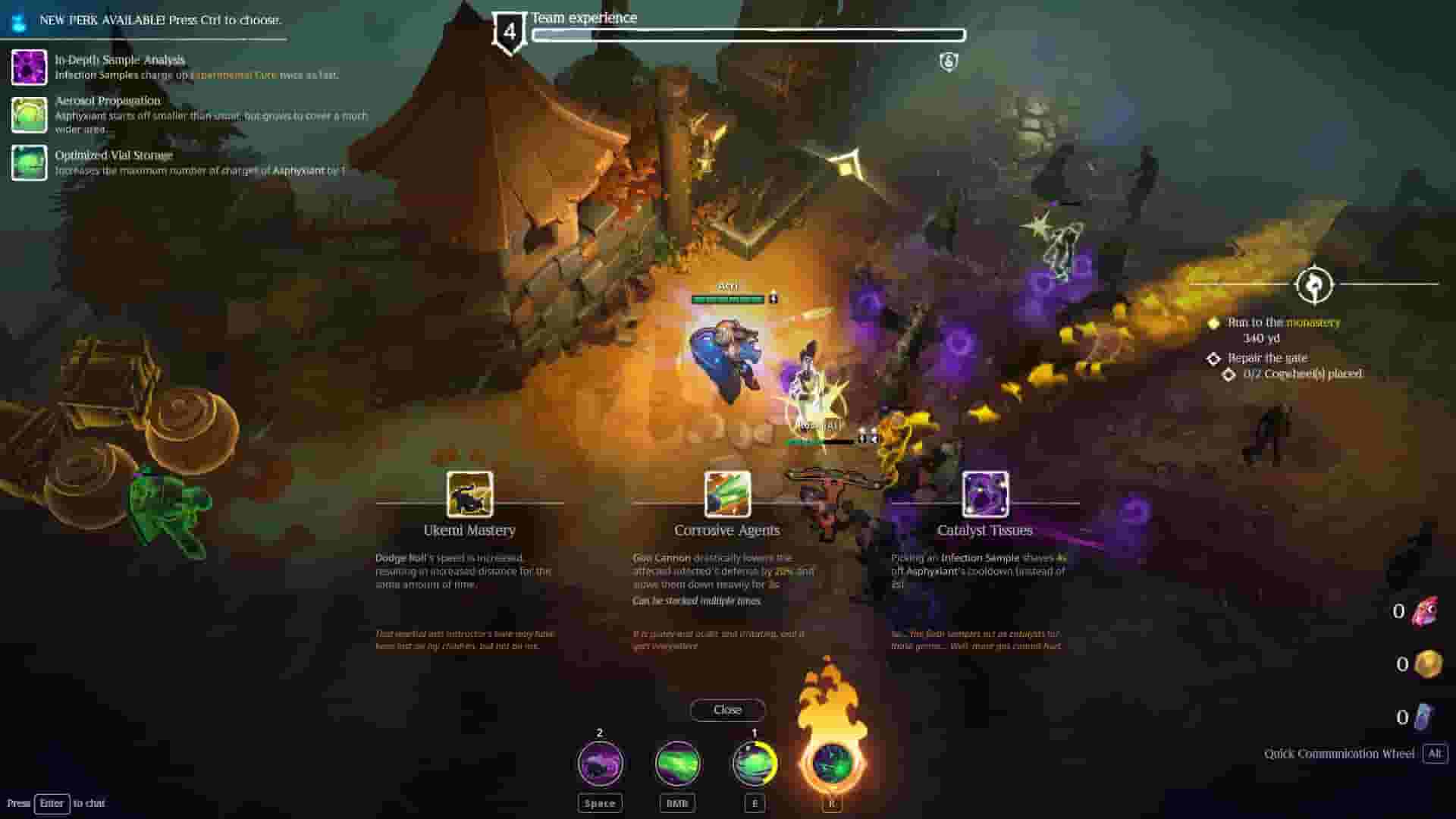This screenshot has width=1456, height=819.
Task: Click the compass marker in the minimap
Action: [x=1314, y=284]
